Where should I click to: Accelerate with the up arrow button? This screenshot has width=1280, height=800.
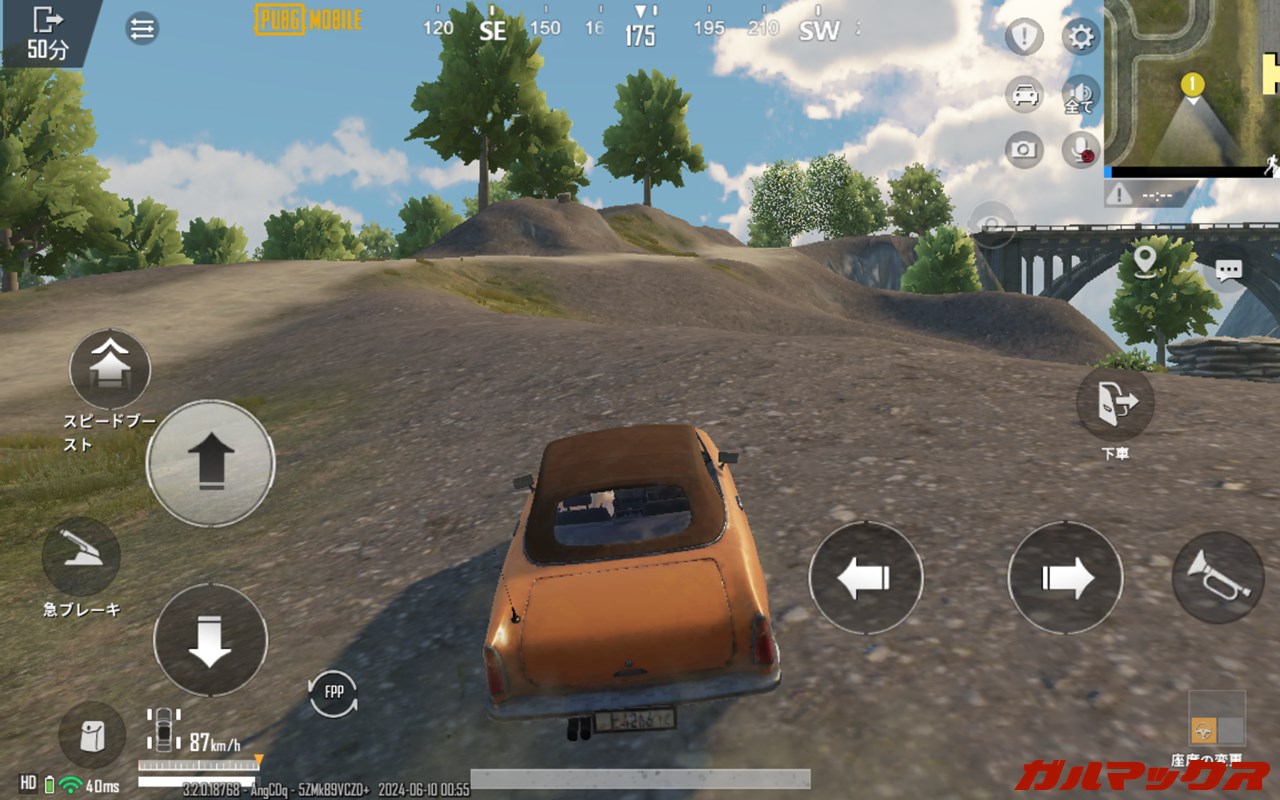pyautogui.click(x=210, y=463)
